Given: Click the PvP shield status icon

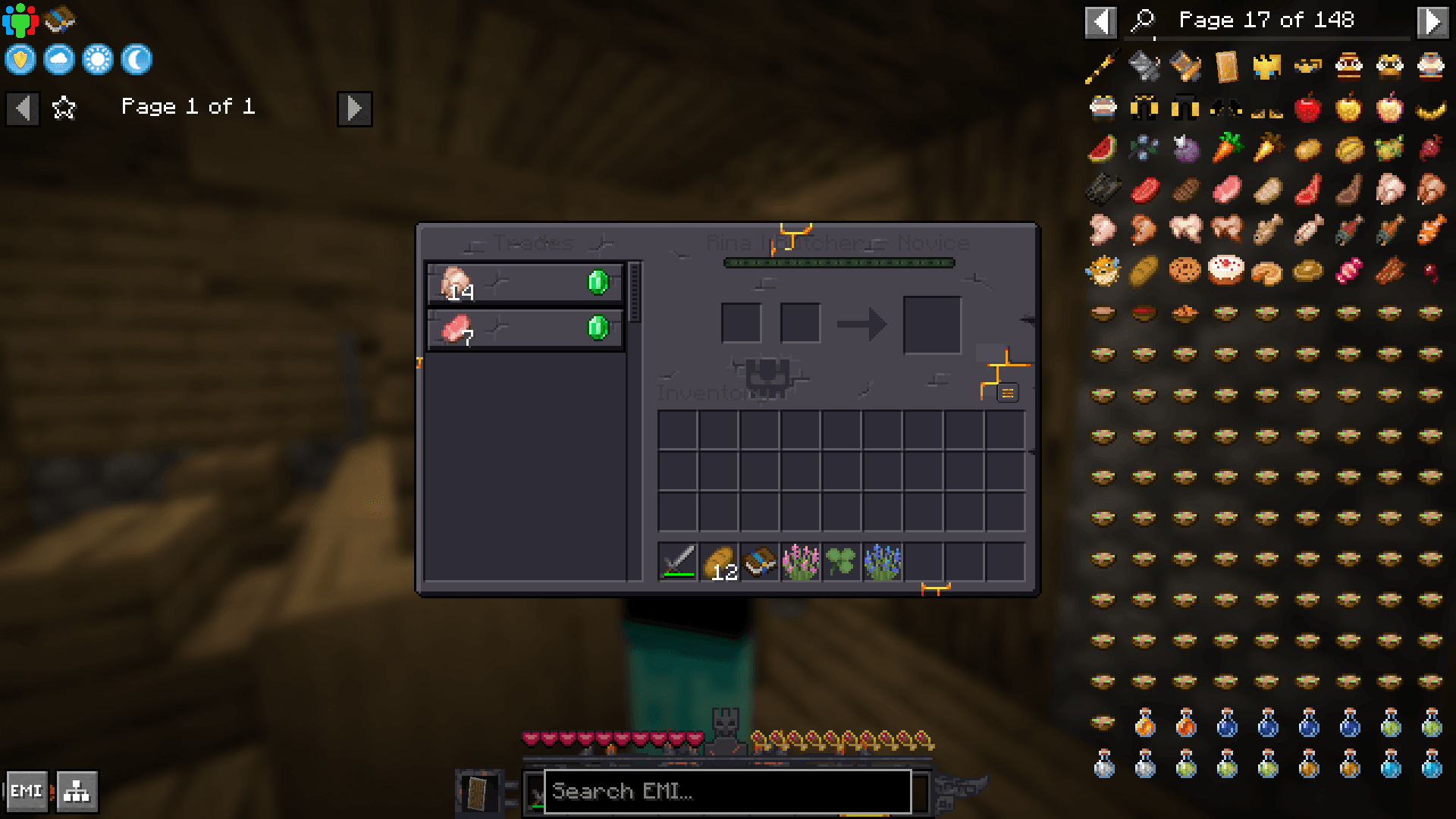Looking at the screenshot, I should pyautogui.click(x=20, y=59).
